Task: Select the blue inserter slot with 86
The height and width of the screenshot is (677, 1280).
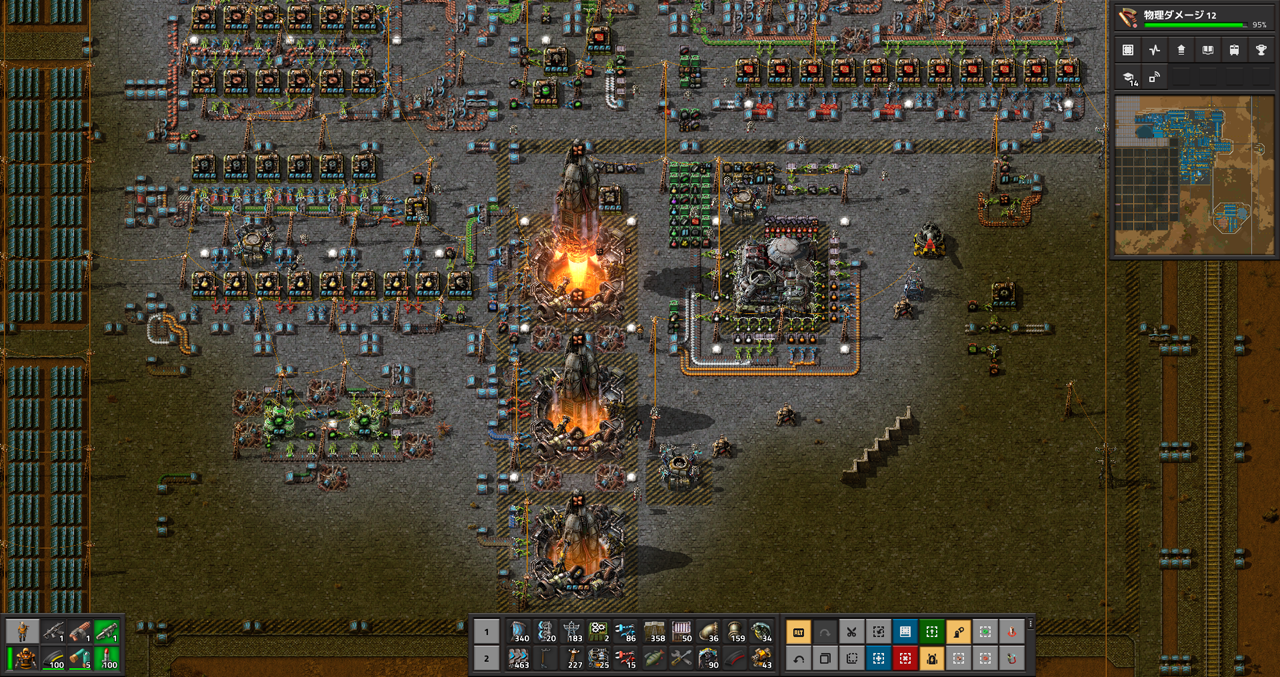Action: coord(626,632)
